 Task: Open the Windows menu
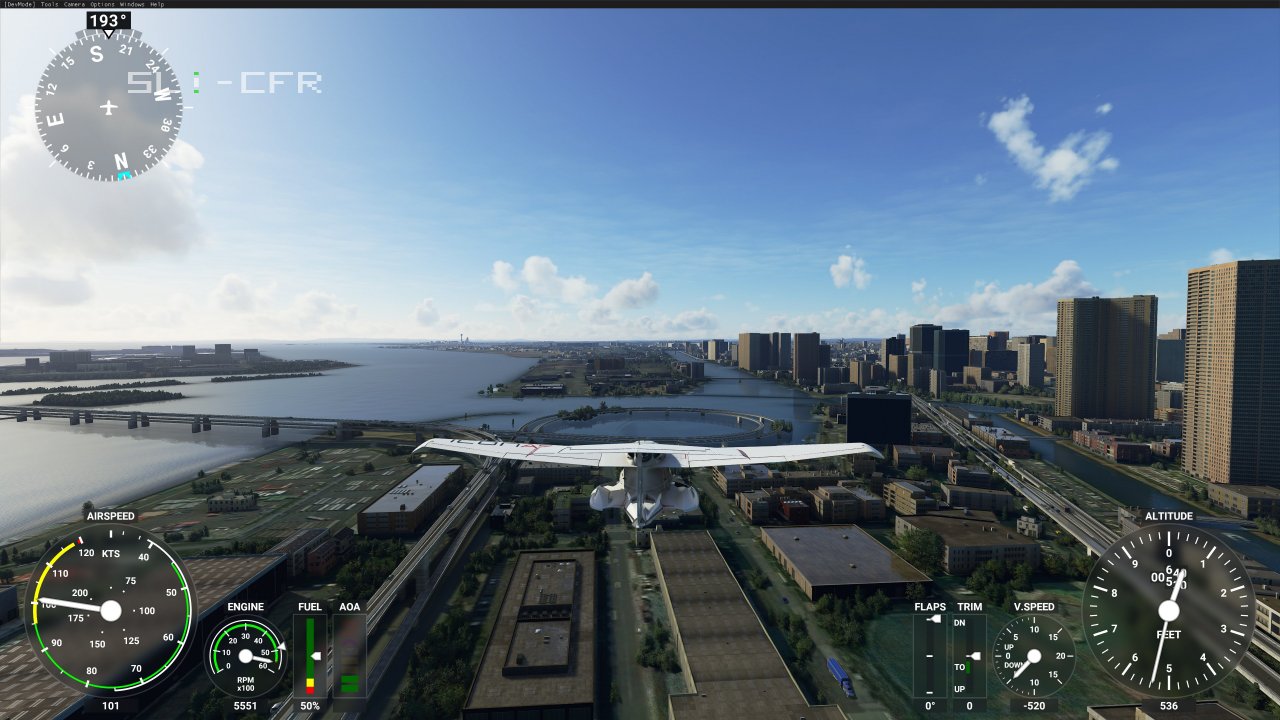click(x=129, y=4)
